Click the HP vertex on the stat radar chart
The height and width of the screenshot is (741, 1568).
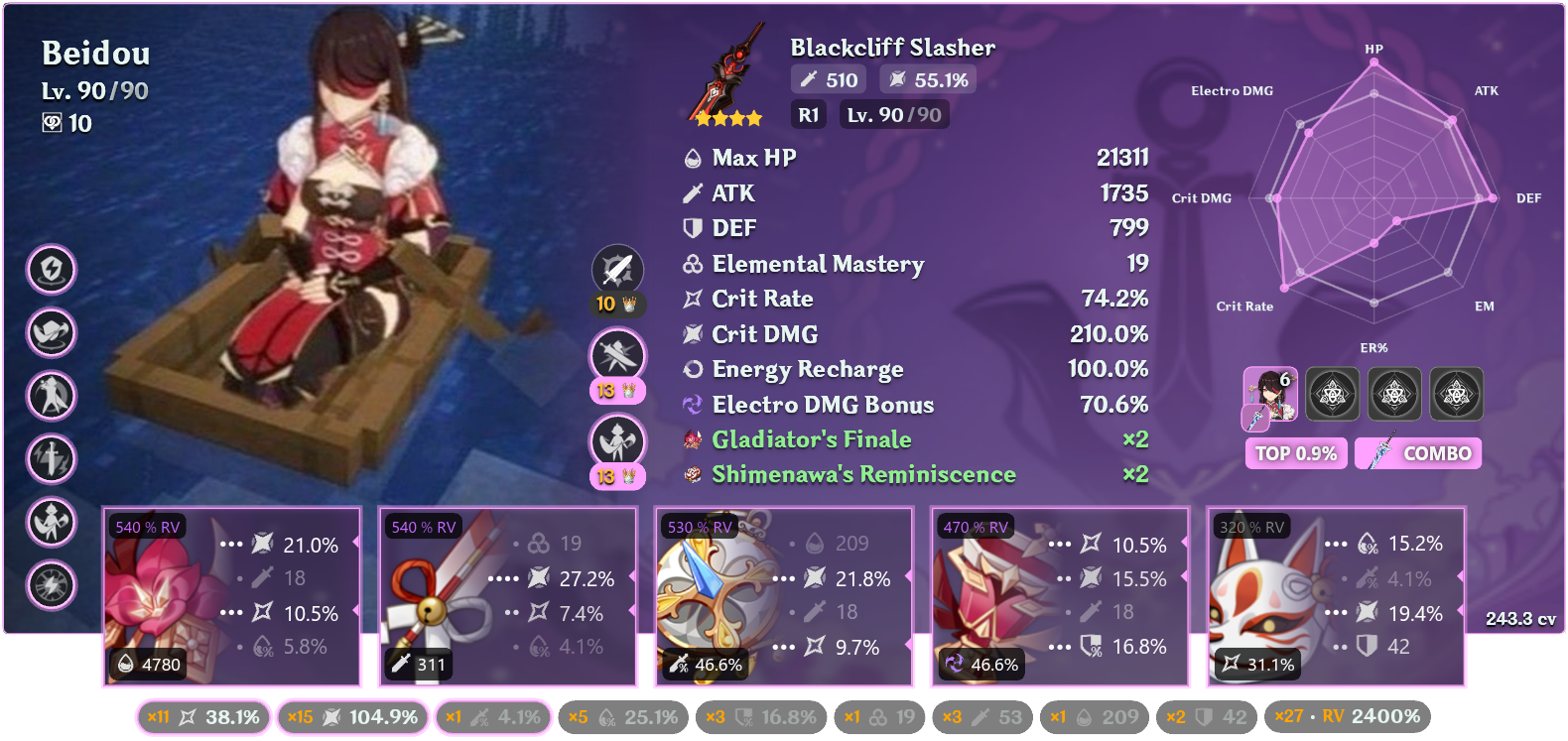pos(1374,62)
